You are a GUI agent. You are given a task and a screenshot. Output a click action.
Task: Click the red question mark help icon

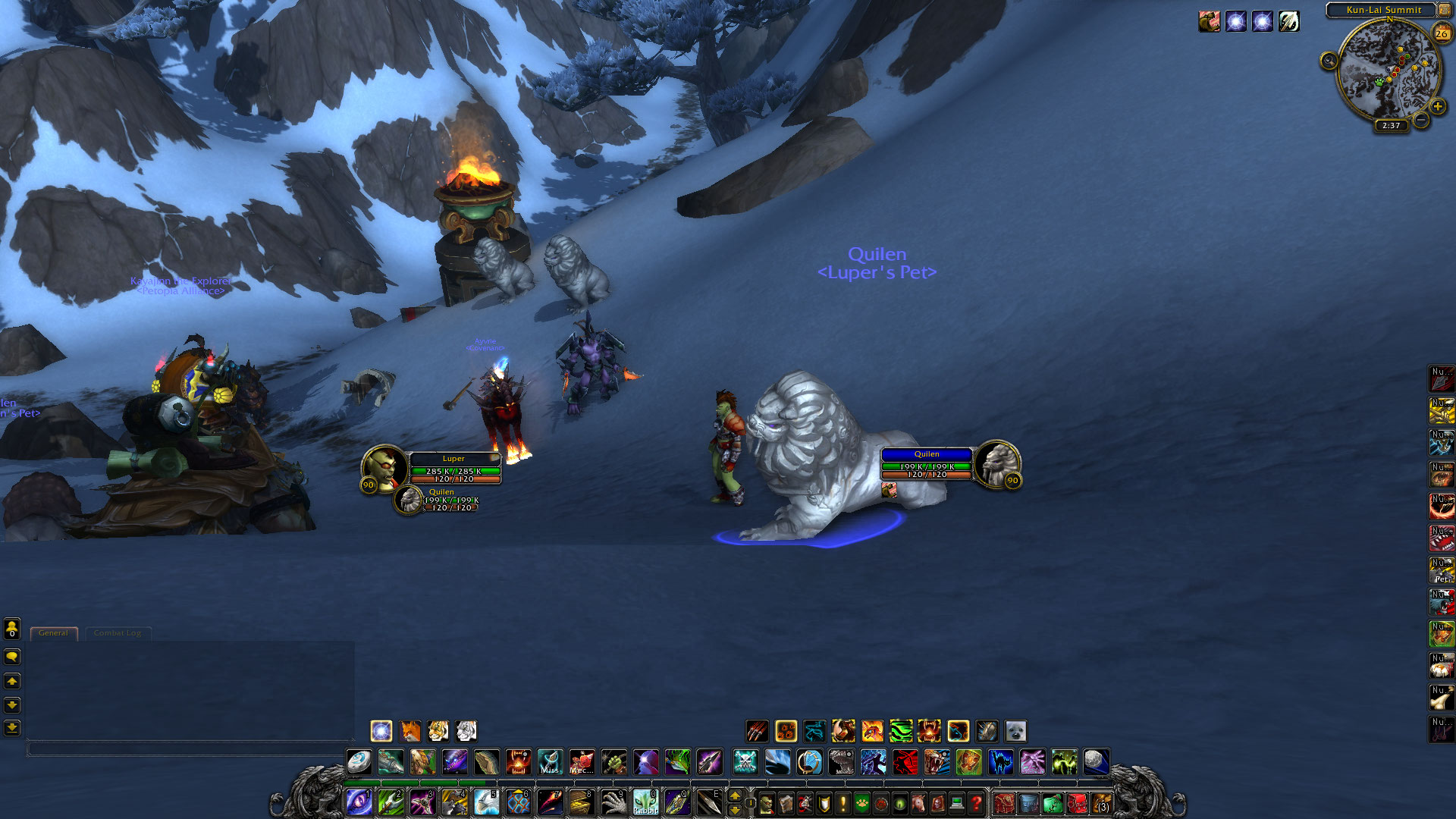point(976,802)
